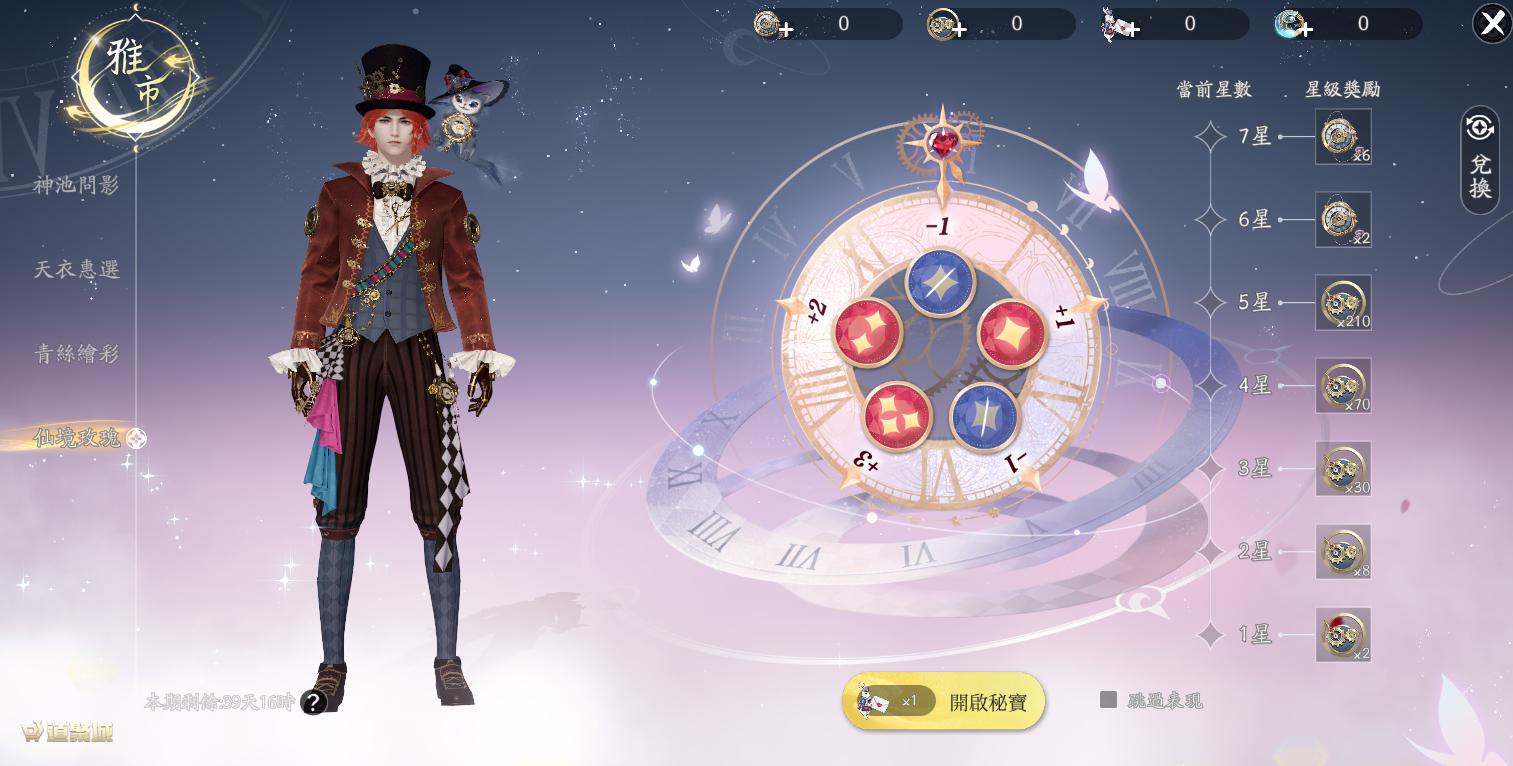Close the shop screen with the X button
This screenshot has width=1513, height=766.
1492,23
